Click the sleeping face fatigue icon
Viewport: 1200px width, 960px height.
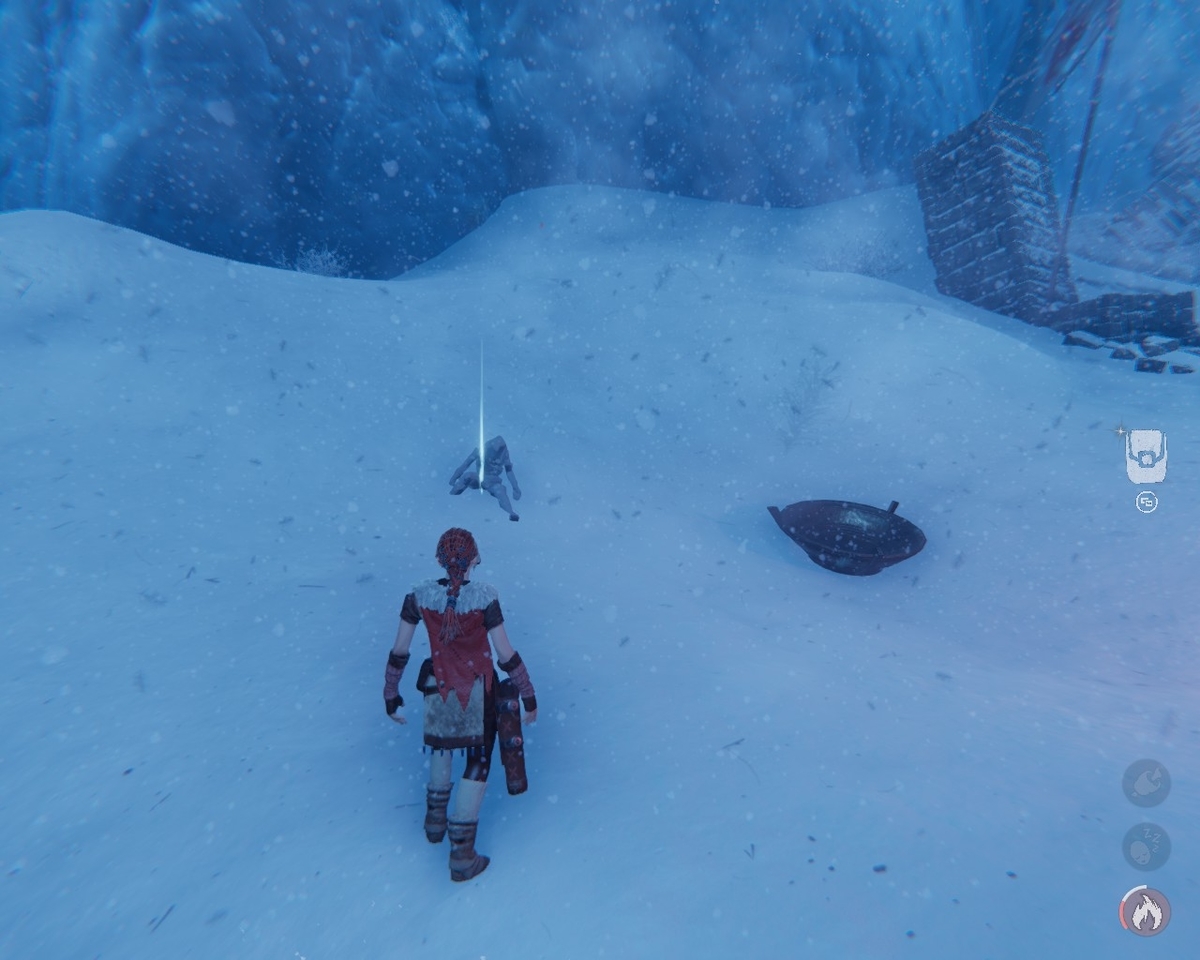tap(1146, 846)
